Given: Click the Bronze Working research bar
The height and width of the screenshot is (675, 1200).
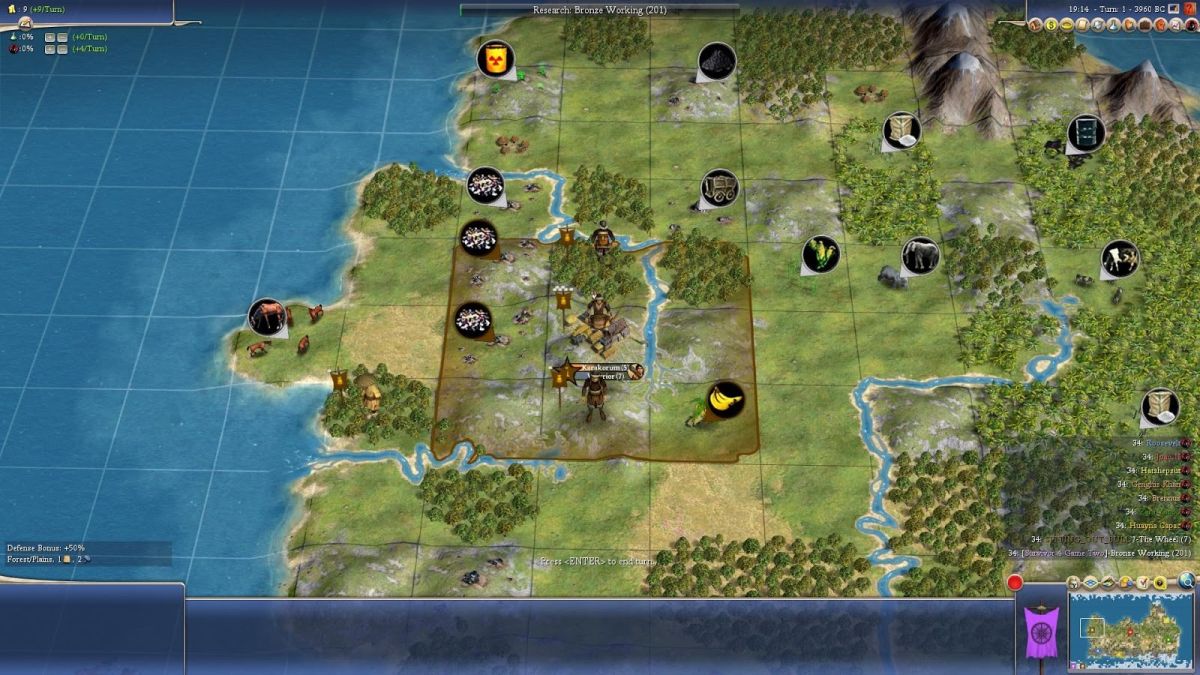Looking at the screenshot, I should [599, 9].
